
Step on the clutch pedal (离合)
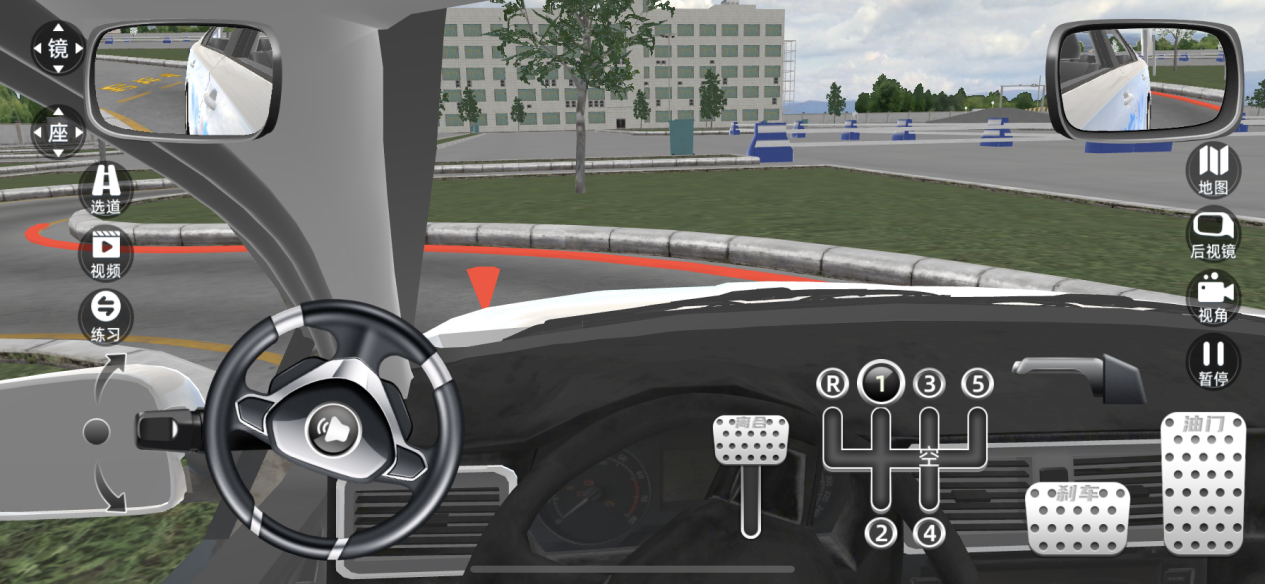(x=750, y=440)
